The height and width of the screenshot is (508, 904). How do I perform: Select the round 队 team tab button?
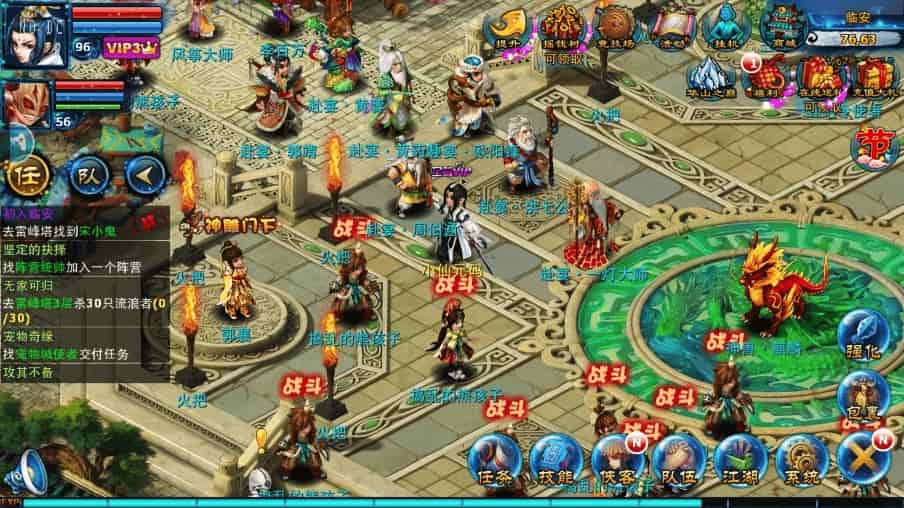click(87, 177)
